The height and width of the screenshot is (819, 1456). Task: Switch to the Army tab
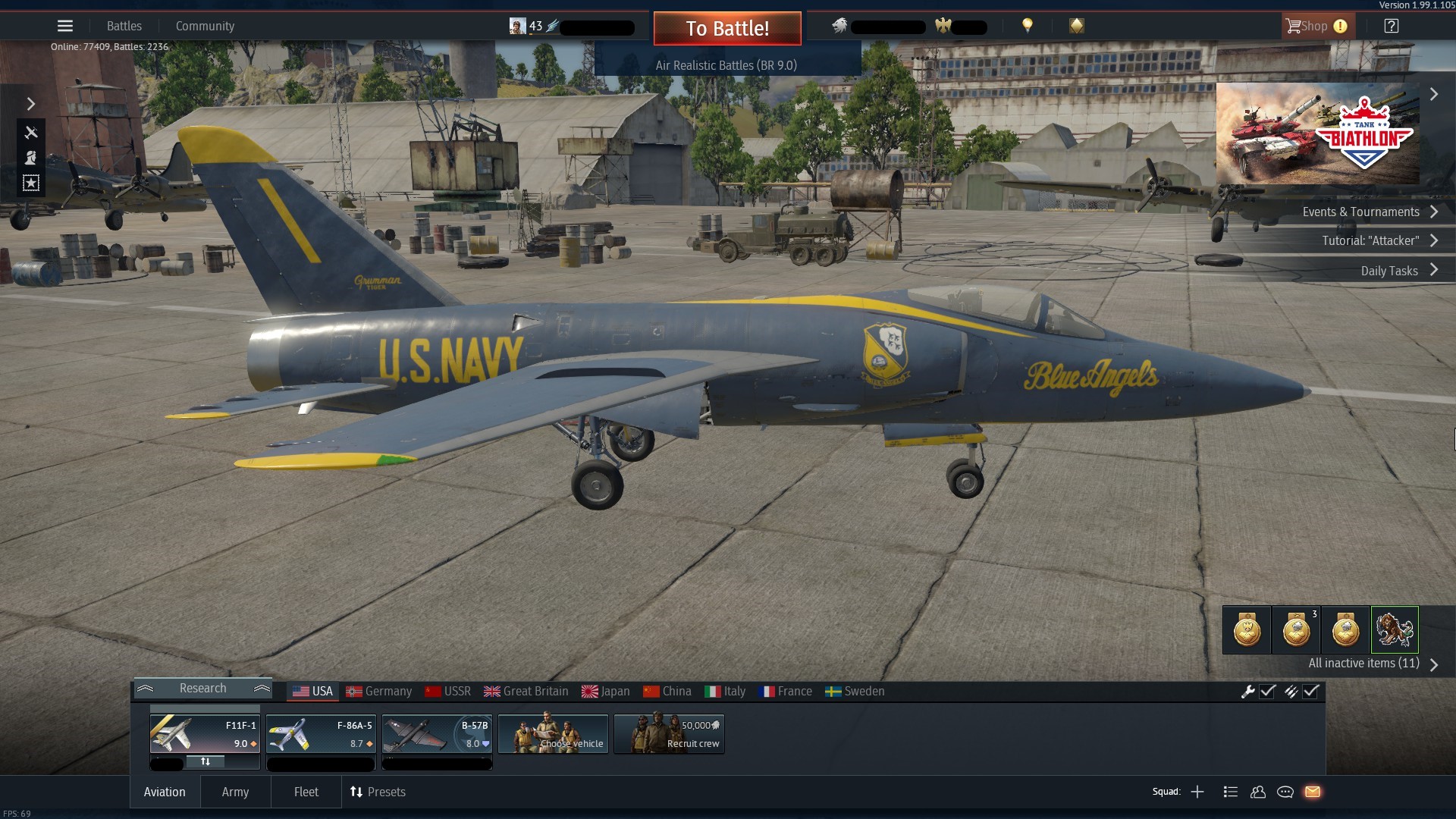(235, 792)
